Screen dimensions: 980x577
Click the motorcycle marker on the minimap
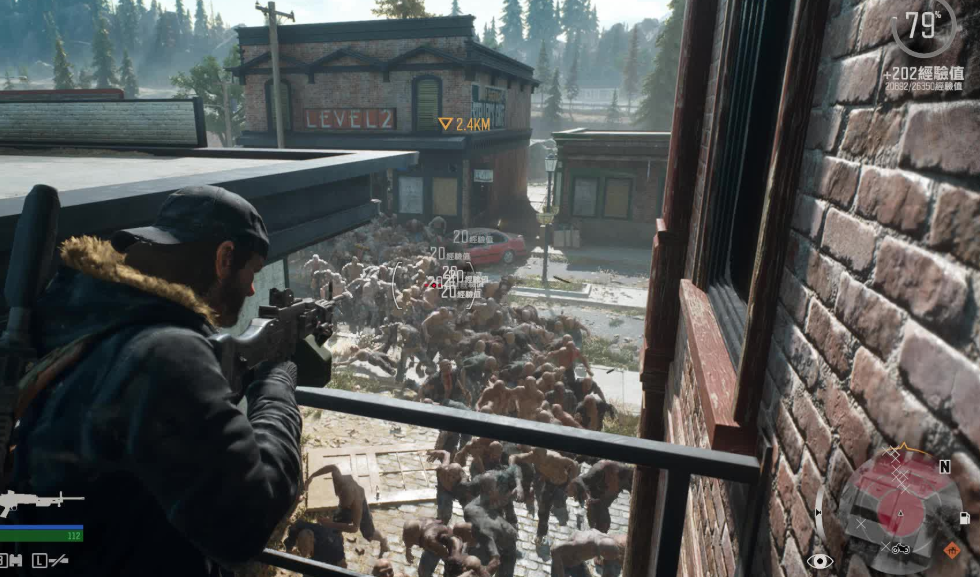point(900,547)
